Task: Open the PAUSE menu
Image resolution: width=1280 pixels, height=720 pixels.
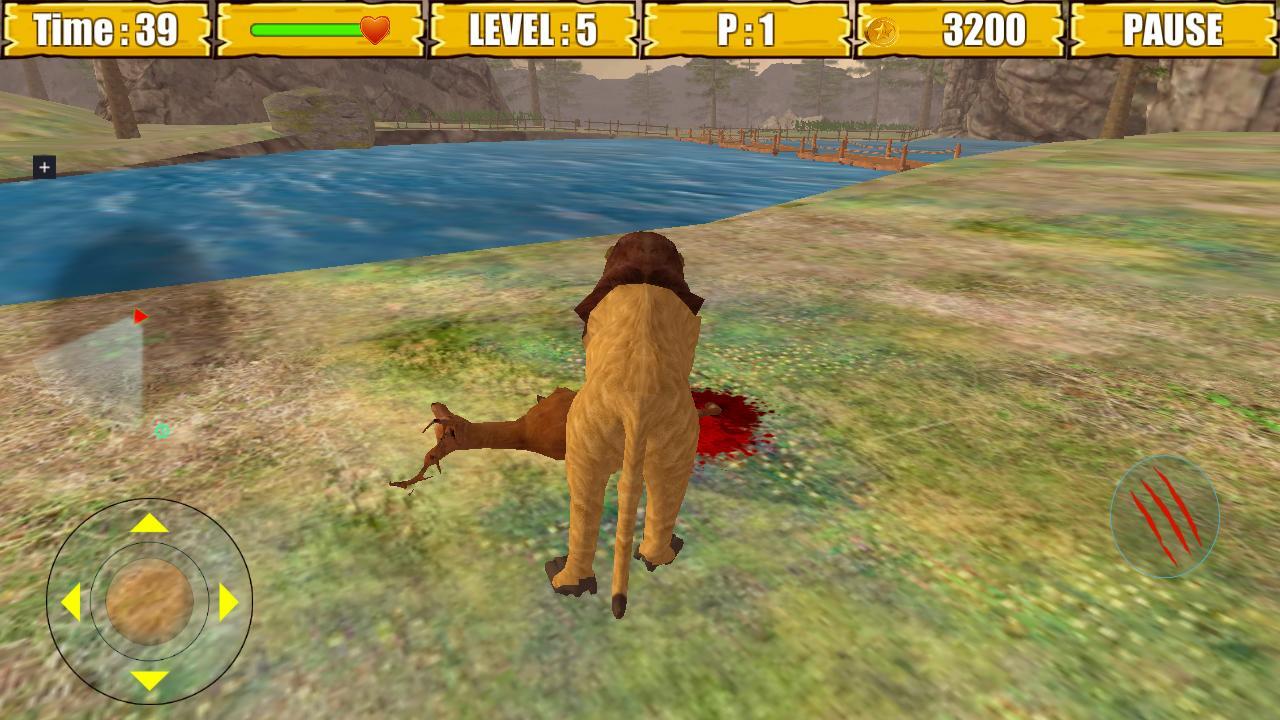Action: pos(1172,31)
